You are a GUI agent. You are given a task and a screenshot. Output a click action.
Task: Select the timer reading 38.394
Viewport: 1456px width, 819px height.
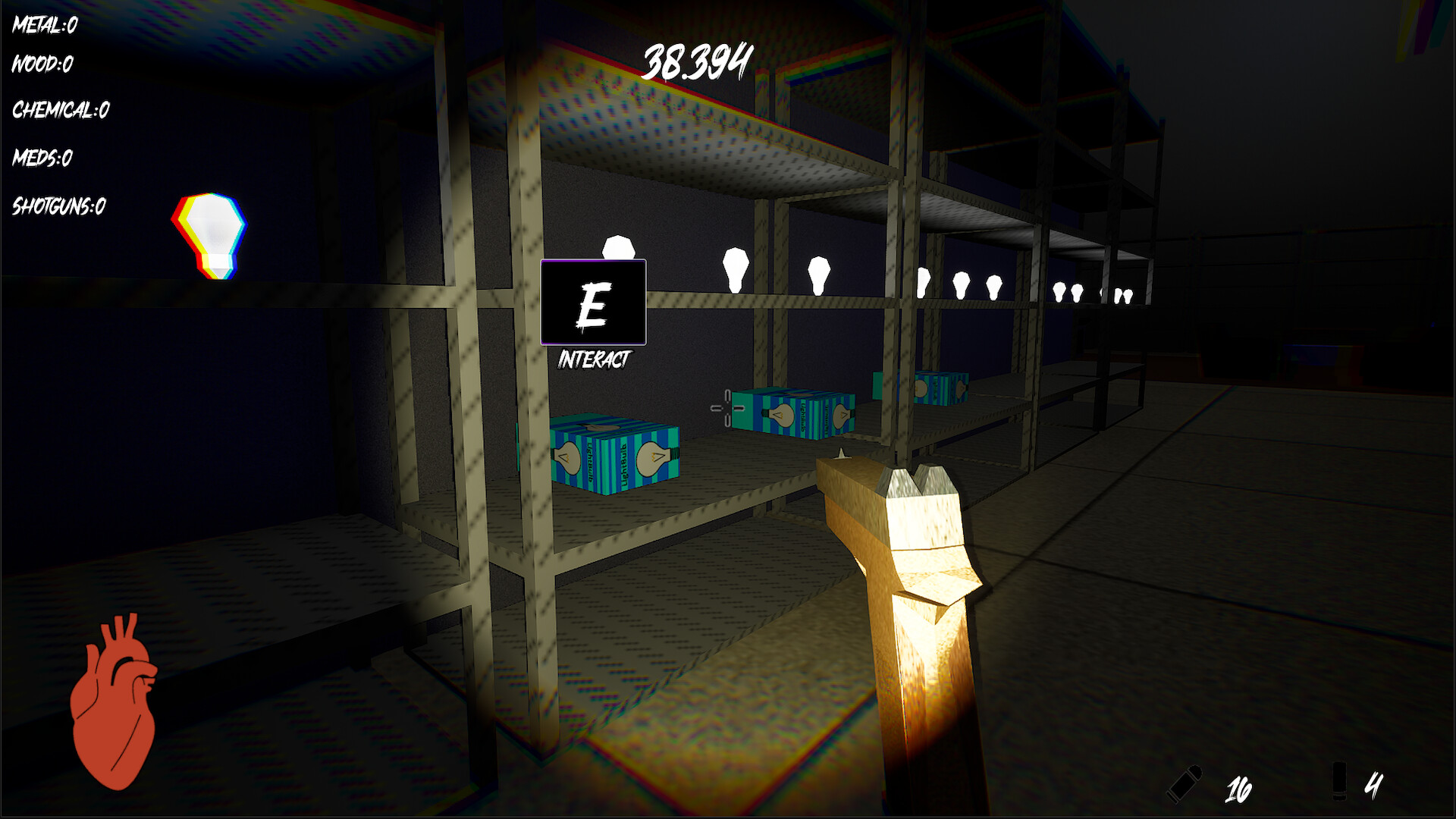[697, 60]
